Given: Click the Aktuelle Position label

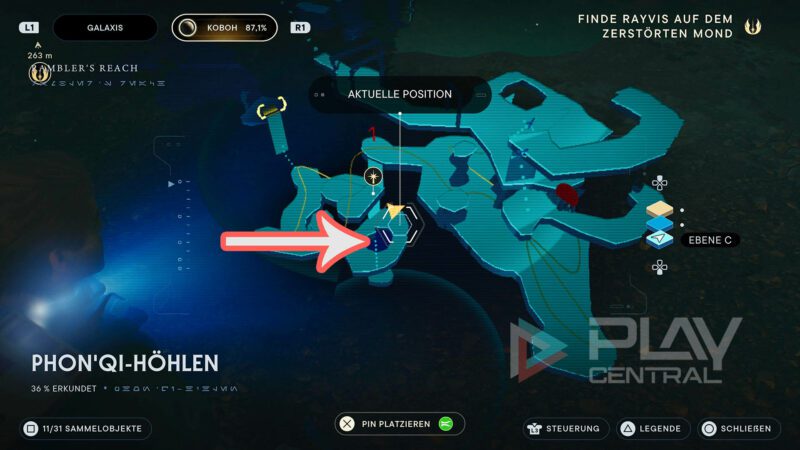Looking at the screenshot, I should click(x=400, y=94).
